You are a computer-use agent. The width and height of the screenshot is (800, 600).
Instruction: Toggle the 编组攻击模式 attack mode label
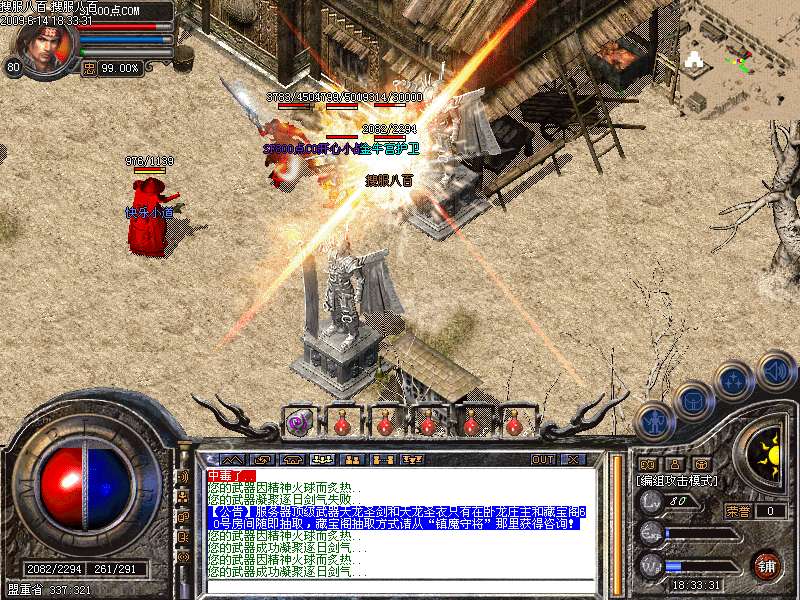(677, 480)
